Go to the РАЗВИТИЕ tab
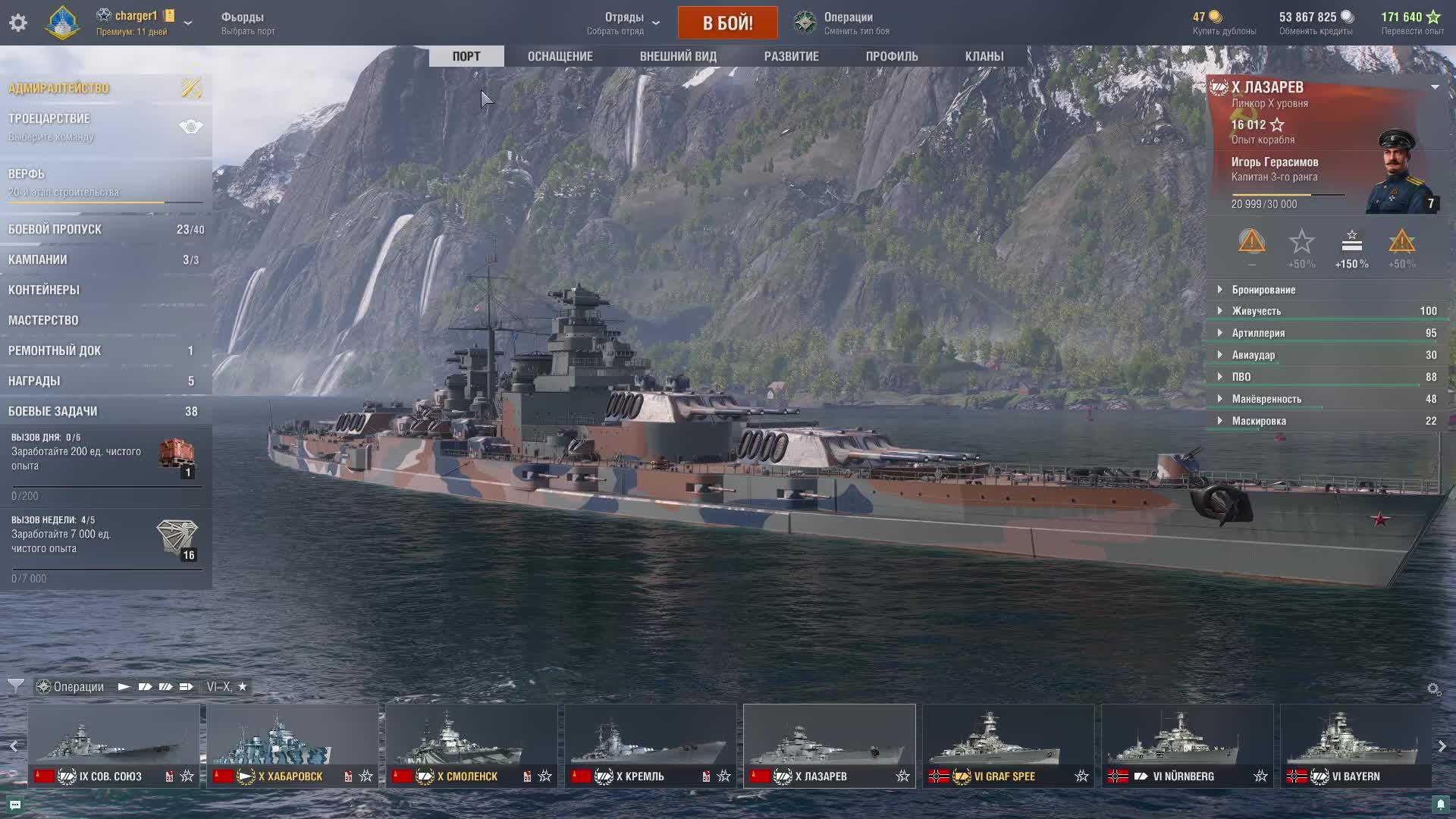Viewport: 1456px width, 819px height. coord(791,56)
